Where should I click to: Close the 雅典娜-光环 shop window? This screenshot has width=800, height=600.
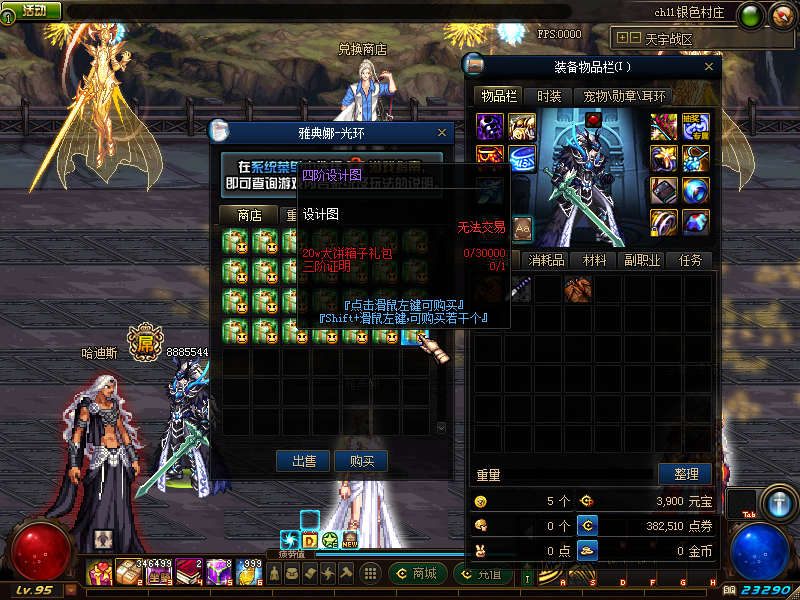point(443,132)
